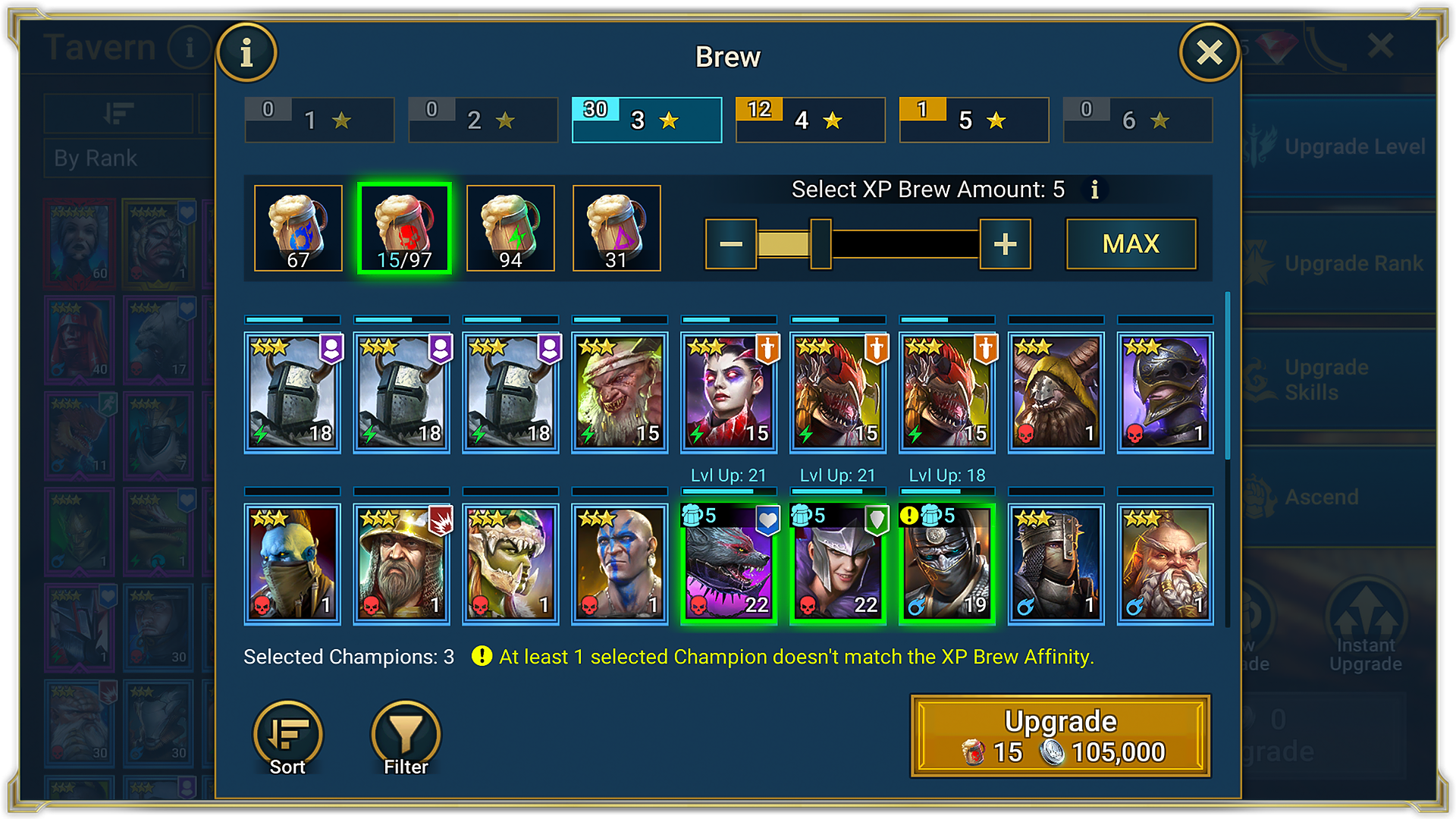Switch to the 5 star tab

[x=974, y=120]
